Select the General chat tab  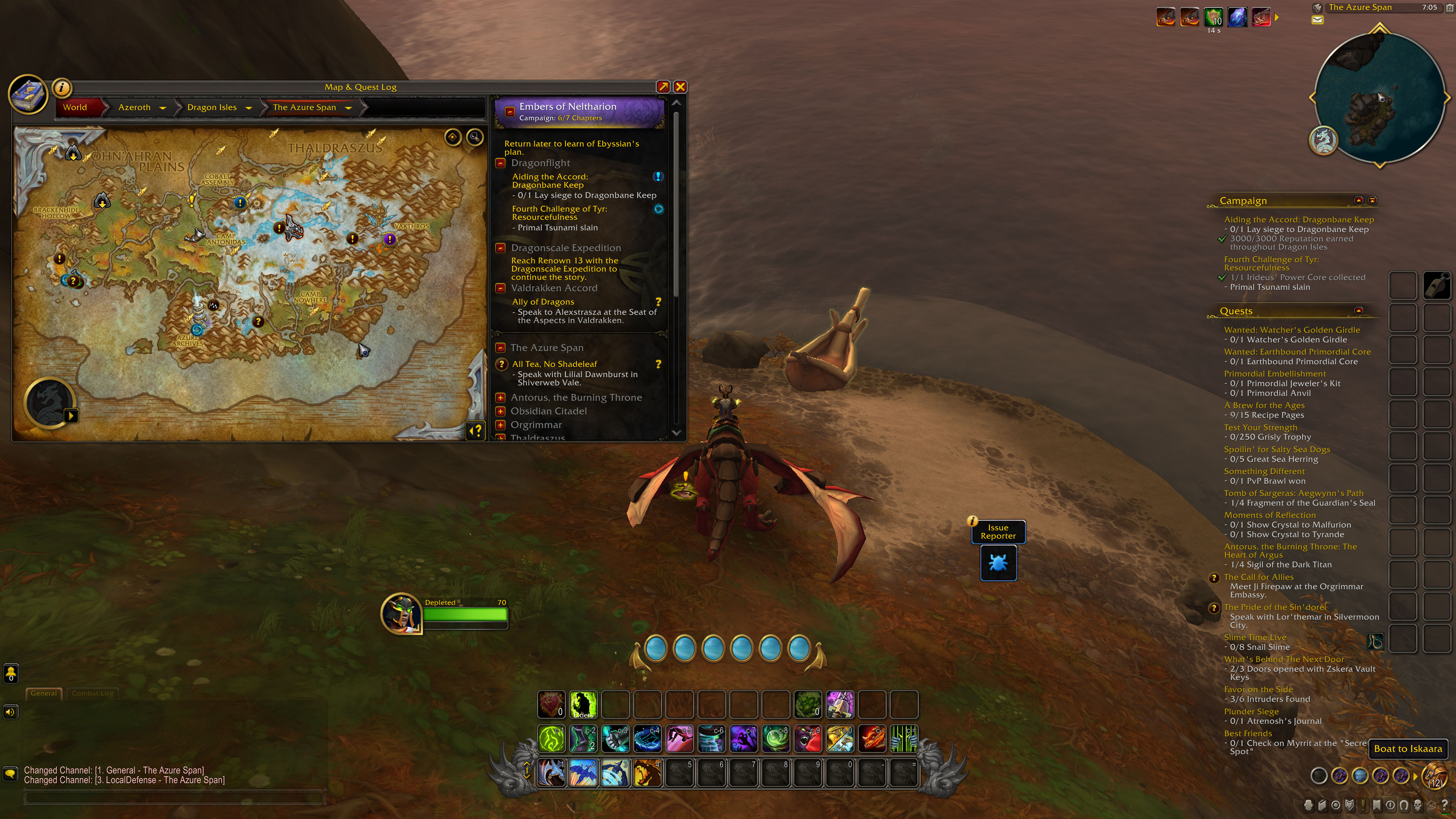pyautogui.click(x=44, y=693)
